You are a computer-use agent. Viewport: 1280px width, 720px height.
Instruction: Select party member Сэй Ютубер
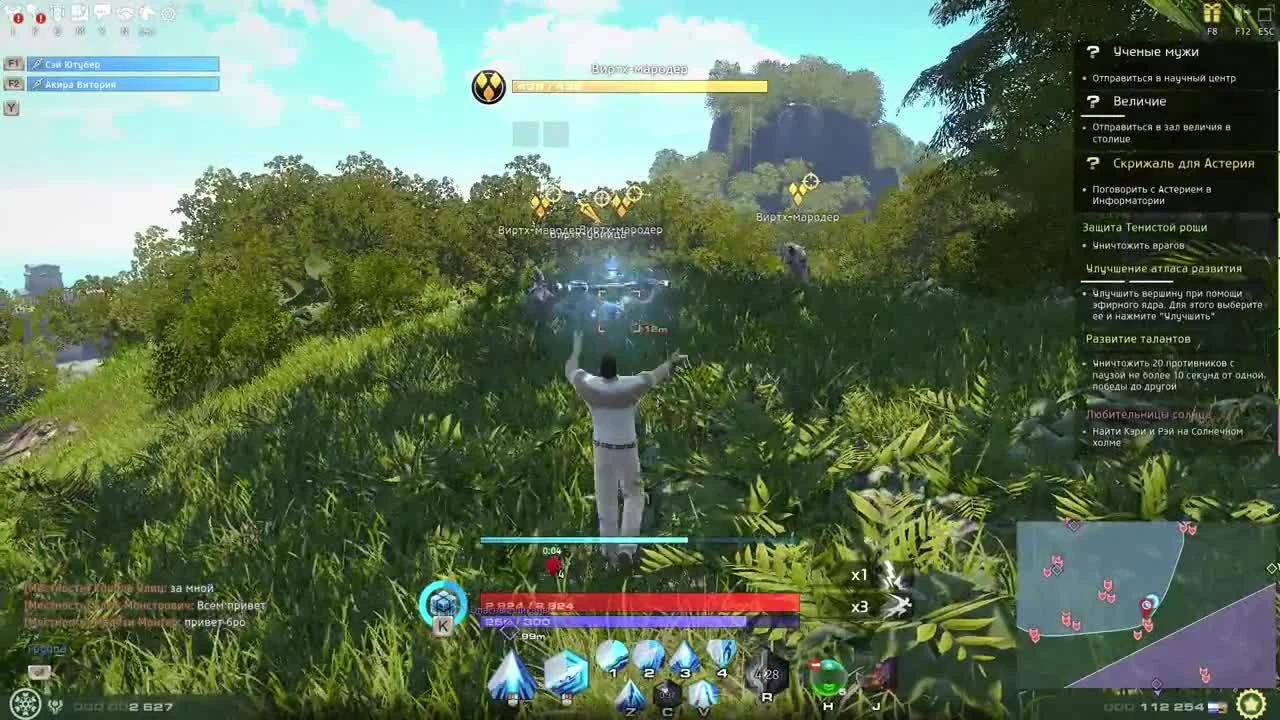pos(120,63)
